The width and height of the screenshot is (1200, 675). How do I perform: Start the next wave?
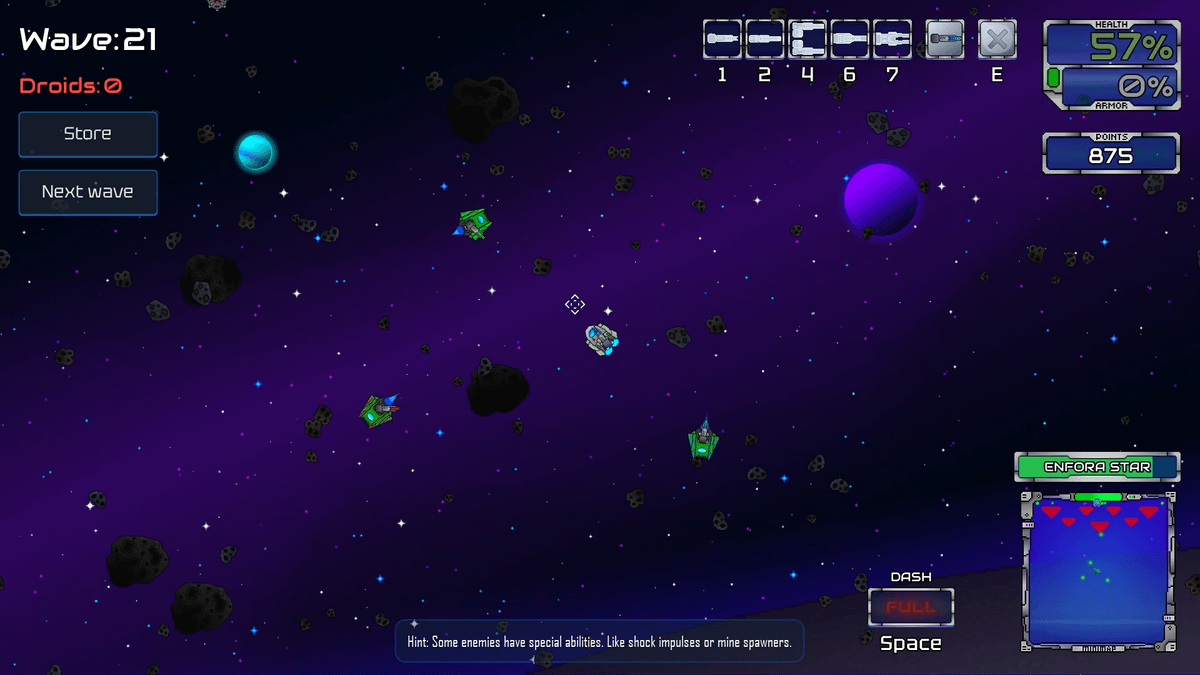88,192
